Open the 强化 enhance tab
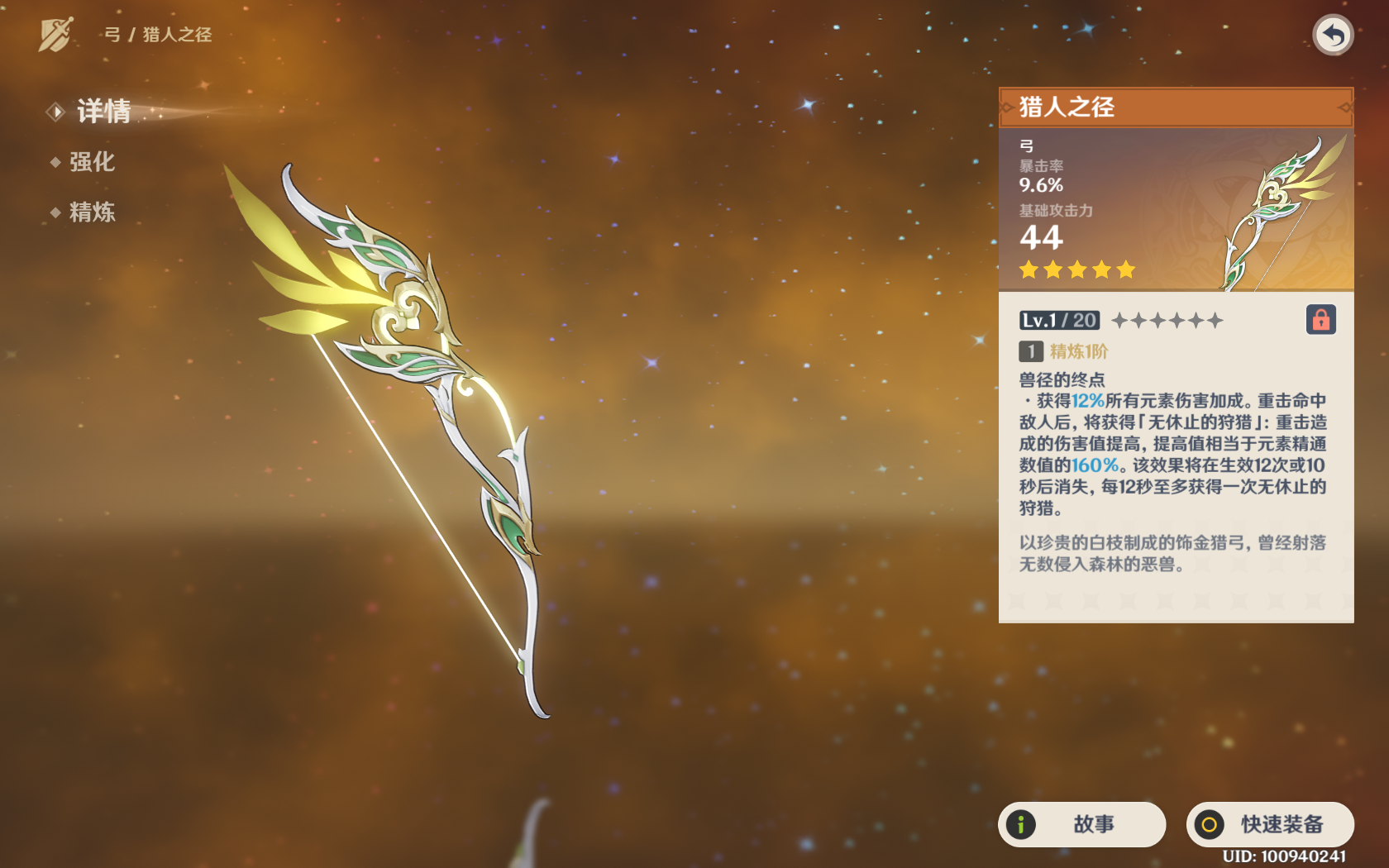Viewport: 1389px width, 868px height. click(x=91, y=162)
